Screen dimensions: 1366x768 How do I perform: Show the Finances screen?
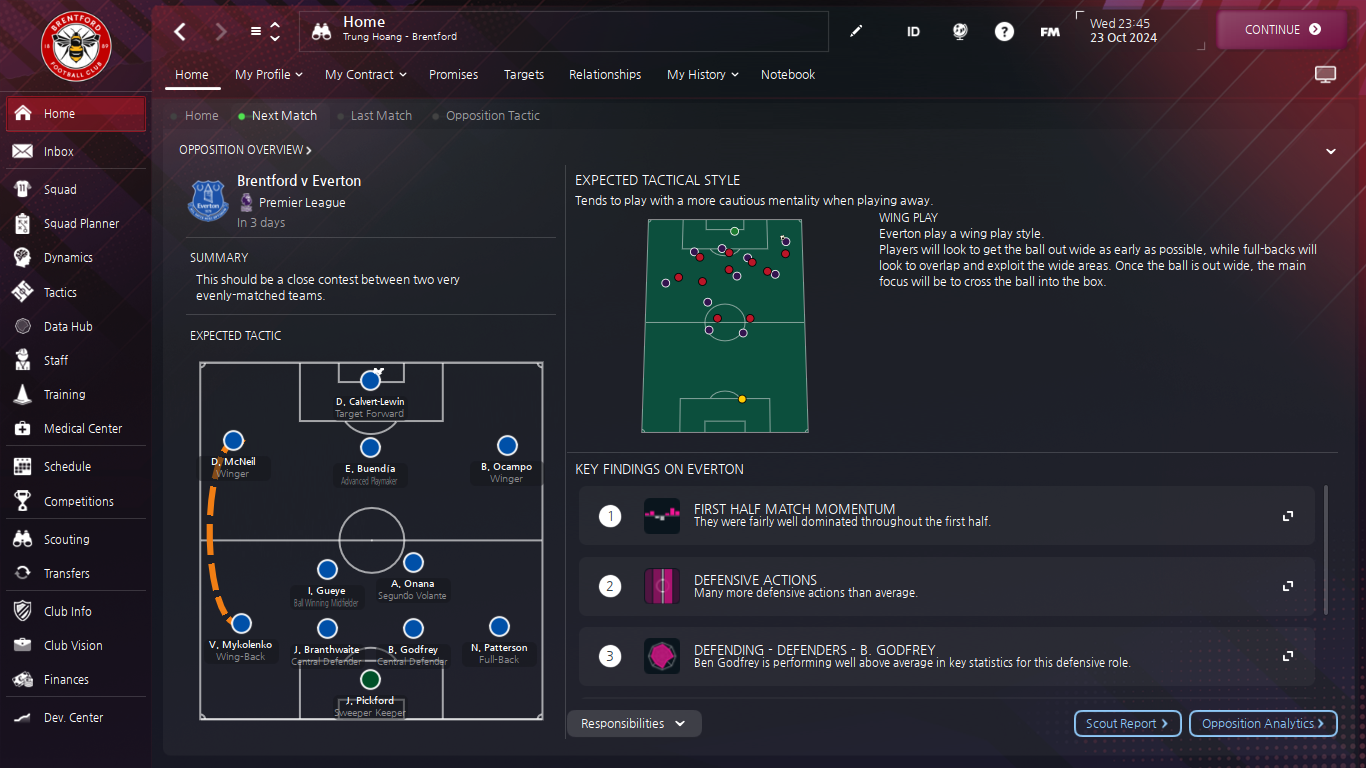point(66,680)
